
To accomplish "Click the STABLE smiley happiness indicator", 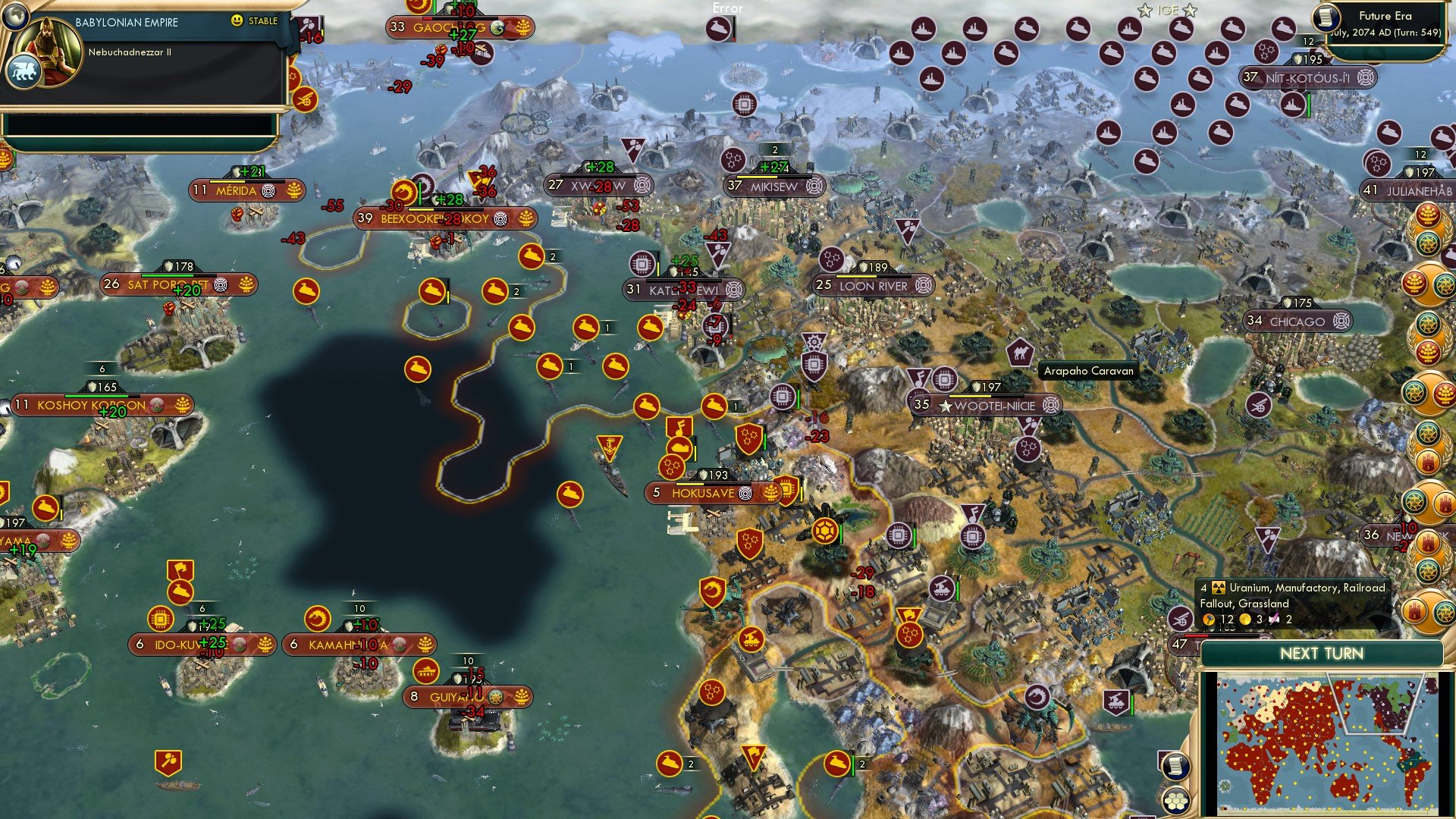I will (237, 22).
